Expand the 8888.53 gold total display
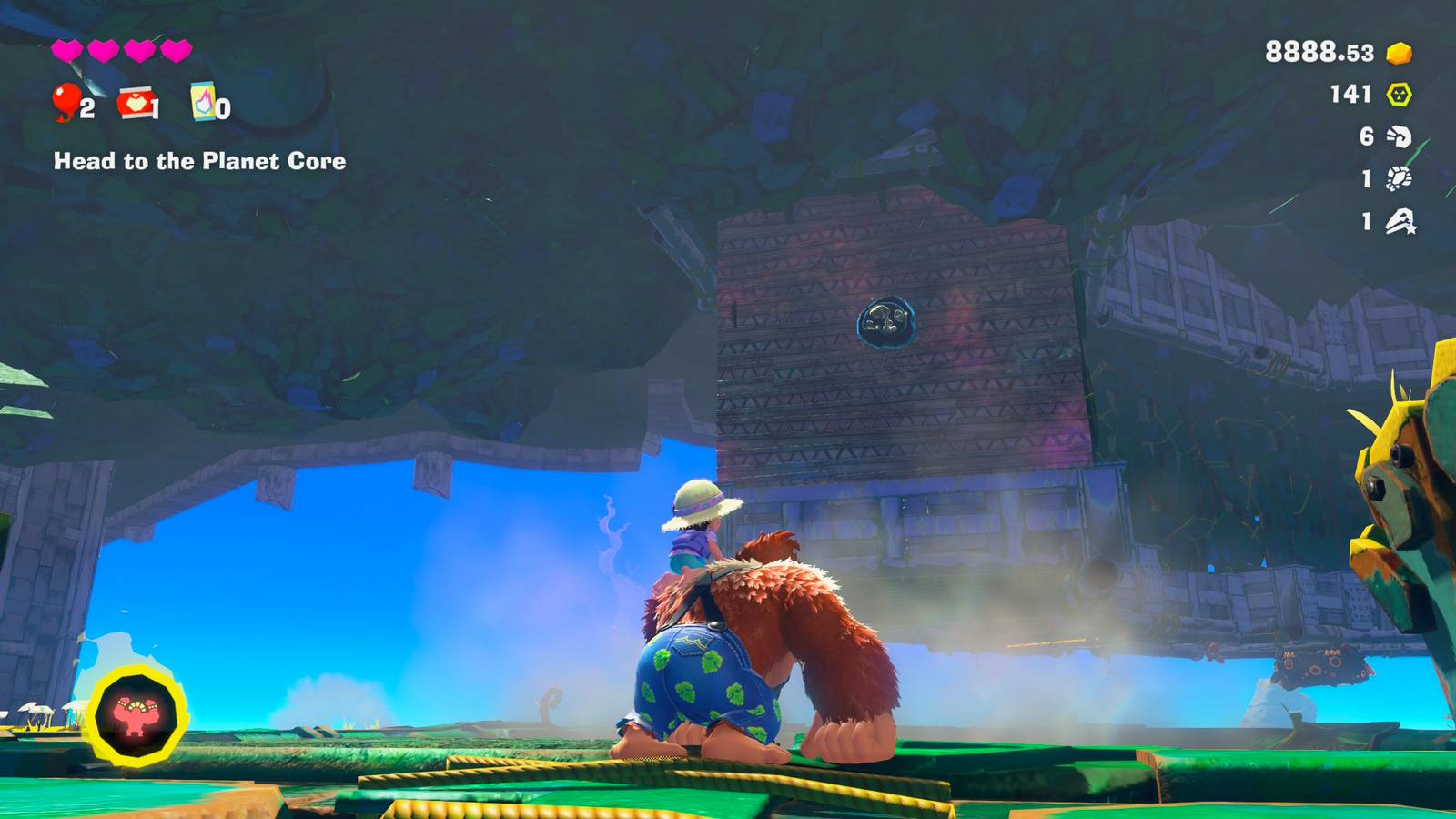The width and height of the screenshot is (1456, 819). click(1319, 52)
